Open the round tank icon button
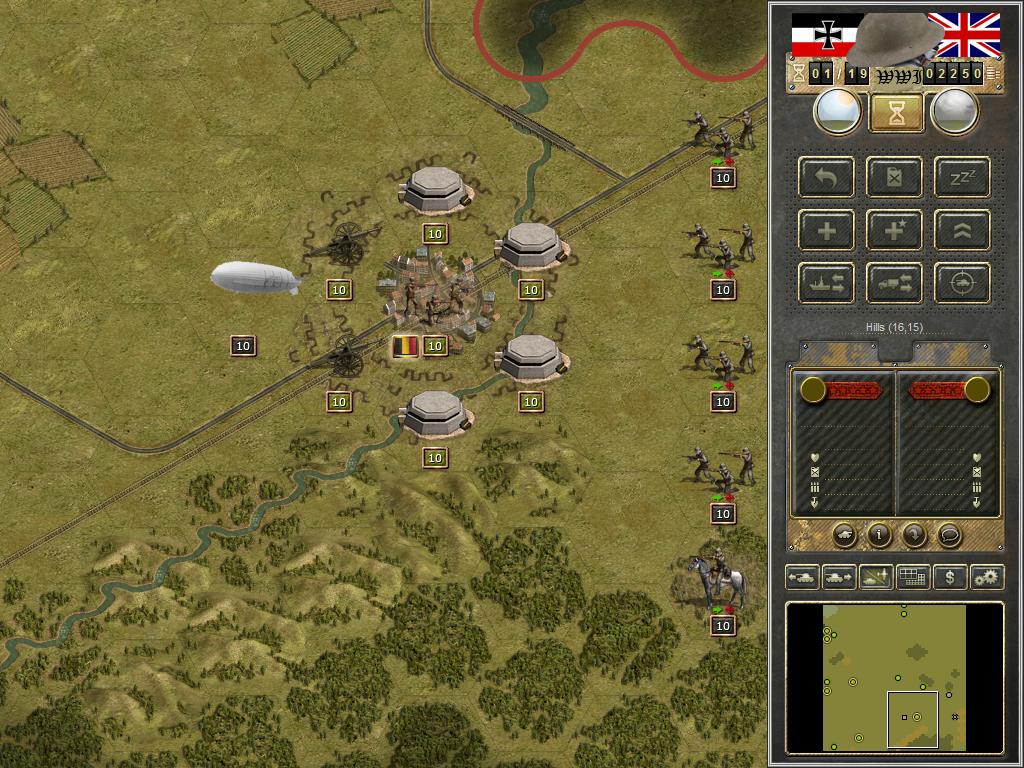Screen dimensions: 1024x768 (844, 535)
